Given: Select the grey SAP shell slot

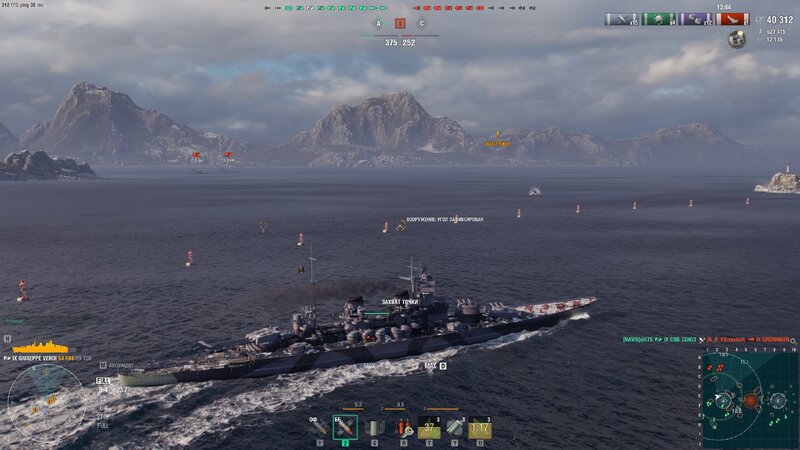Looking at the screenshot, I should (372, 428).
